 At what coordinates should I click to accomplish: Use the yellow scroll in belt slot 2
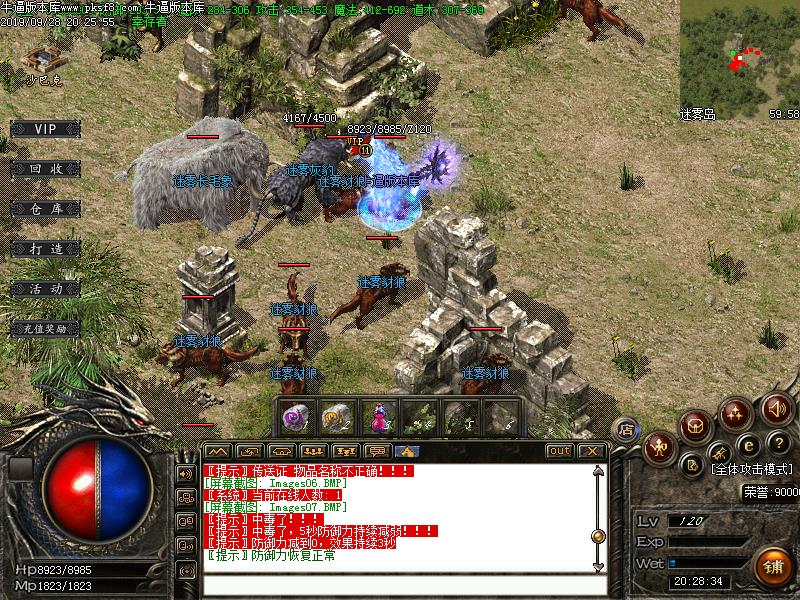(336, 415)
